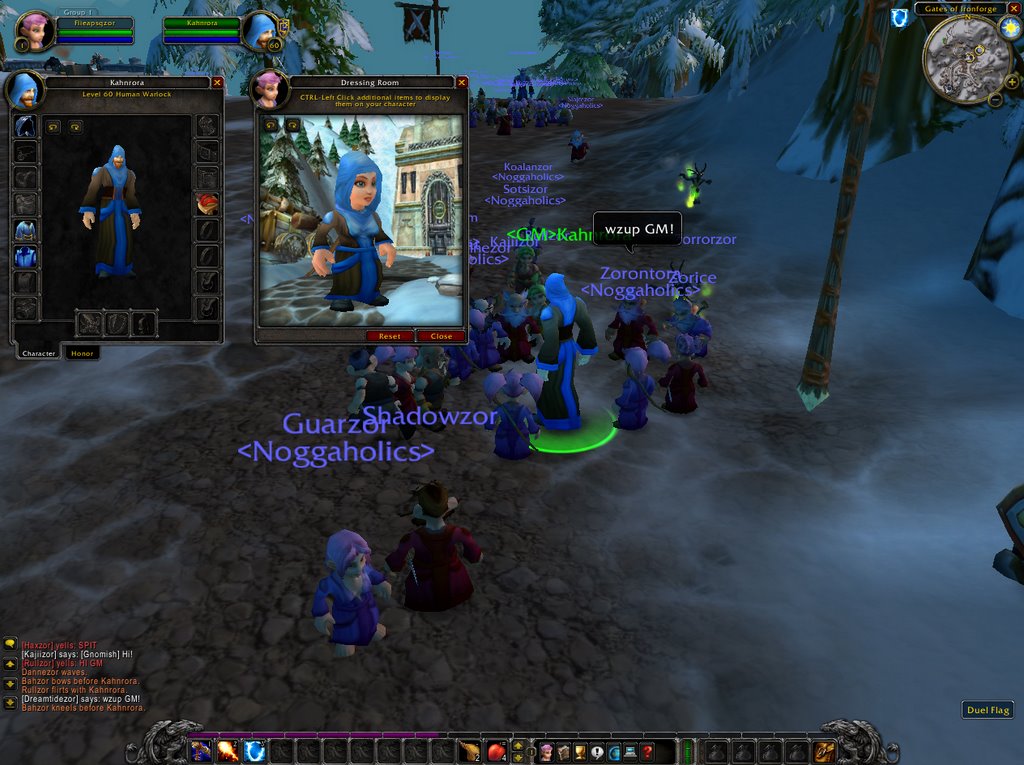Reset the Dressing Room outfit
This screenshot has height=765, width=1024.
pos(390,336)
